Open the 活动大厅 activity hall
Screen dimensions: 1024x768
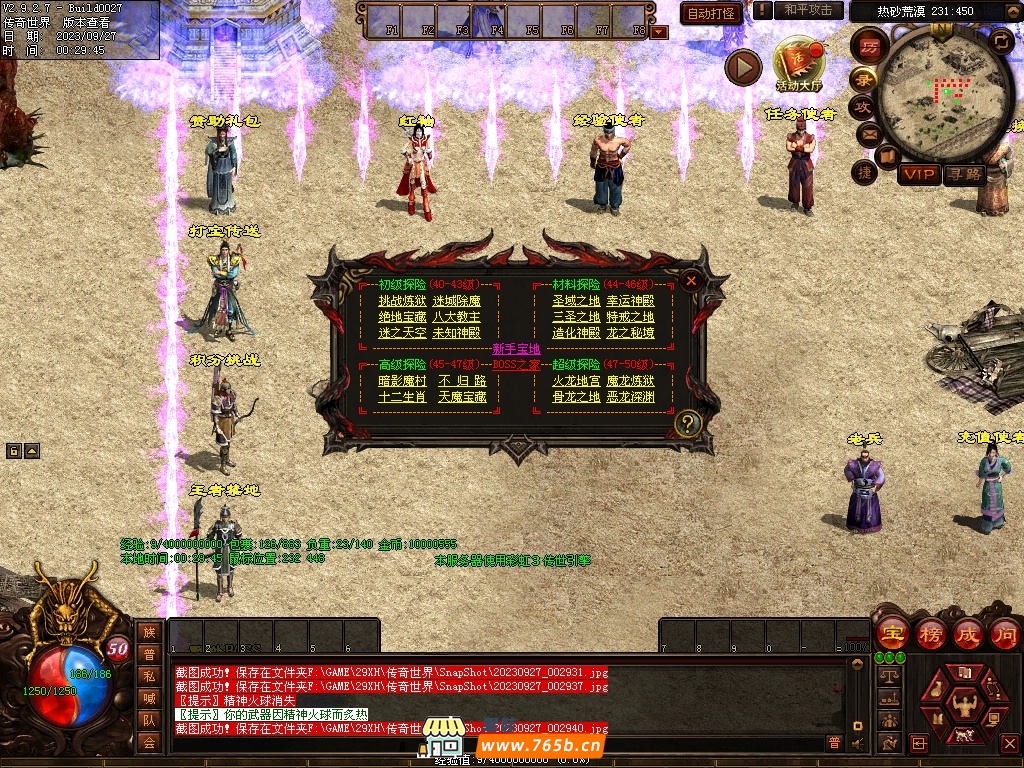click(799, 64)
